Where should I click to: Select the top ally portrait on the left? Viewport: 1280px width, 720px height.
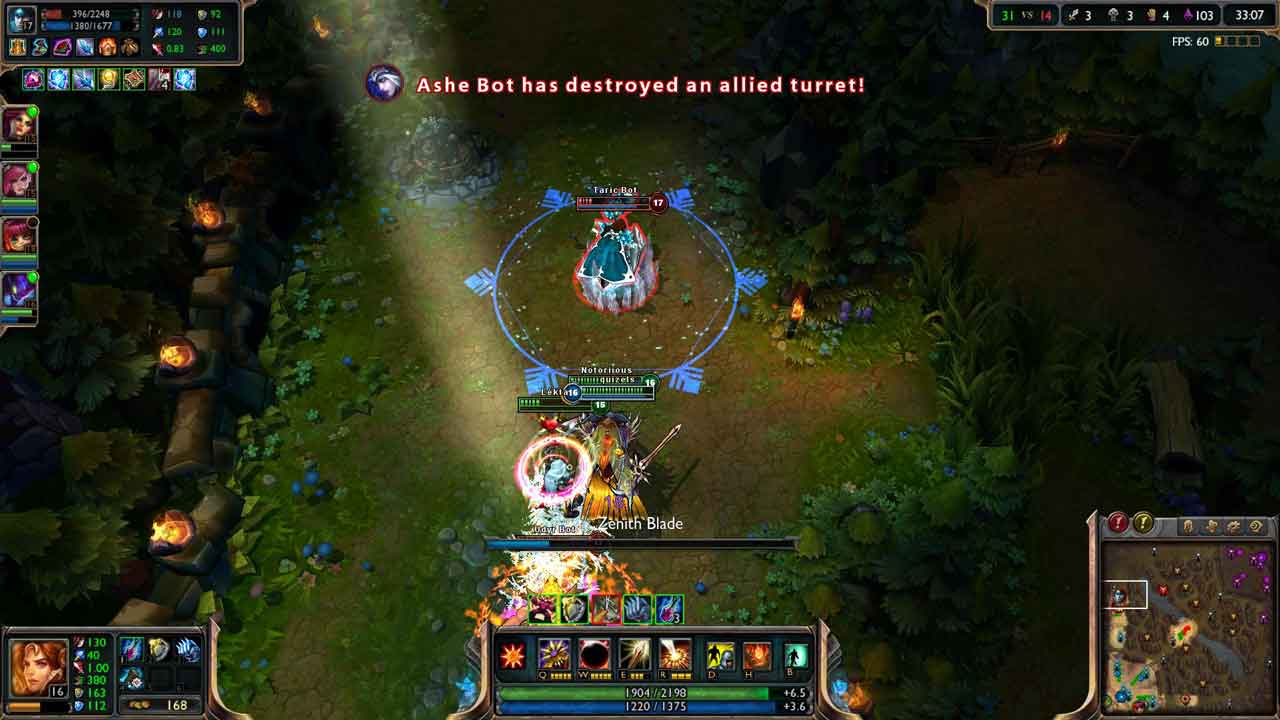[x=19, y=126]
